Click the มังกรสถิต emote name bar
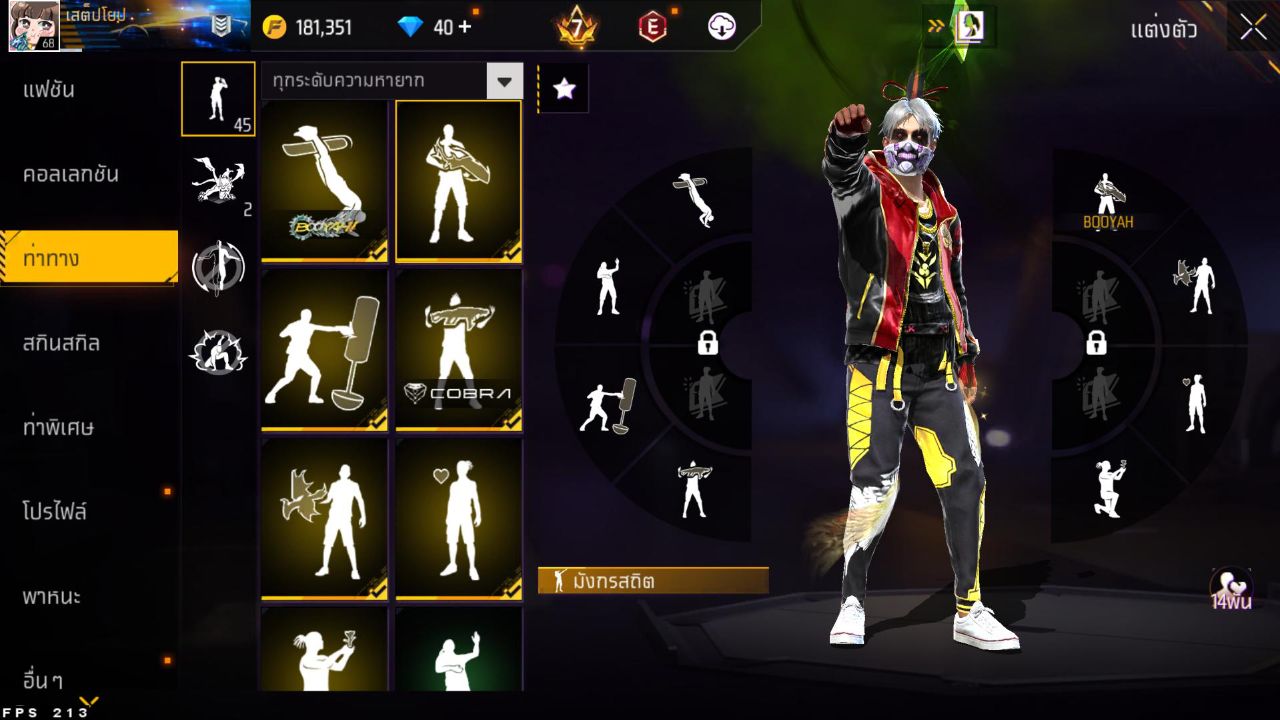1280x720 pixels. [655, 581]
